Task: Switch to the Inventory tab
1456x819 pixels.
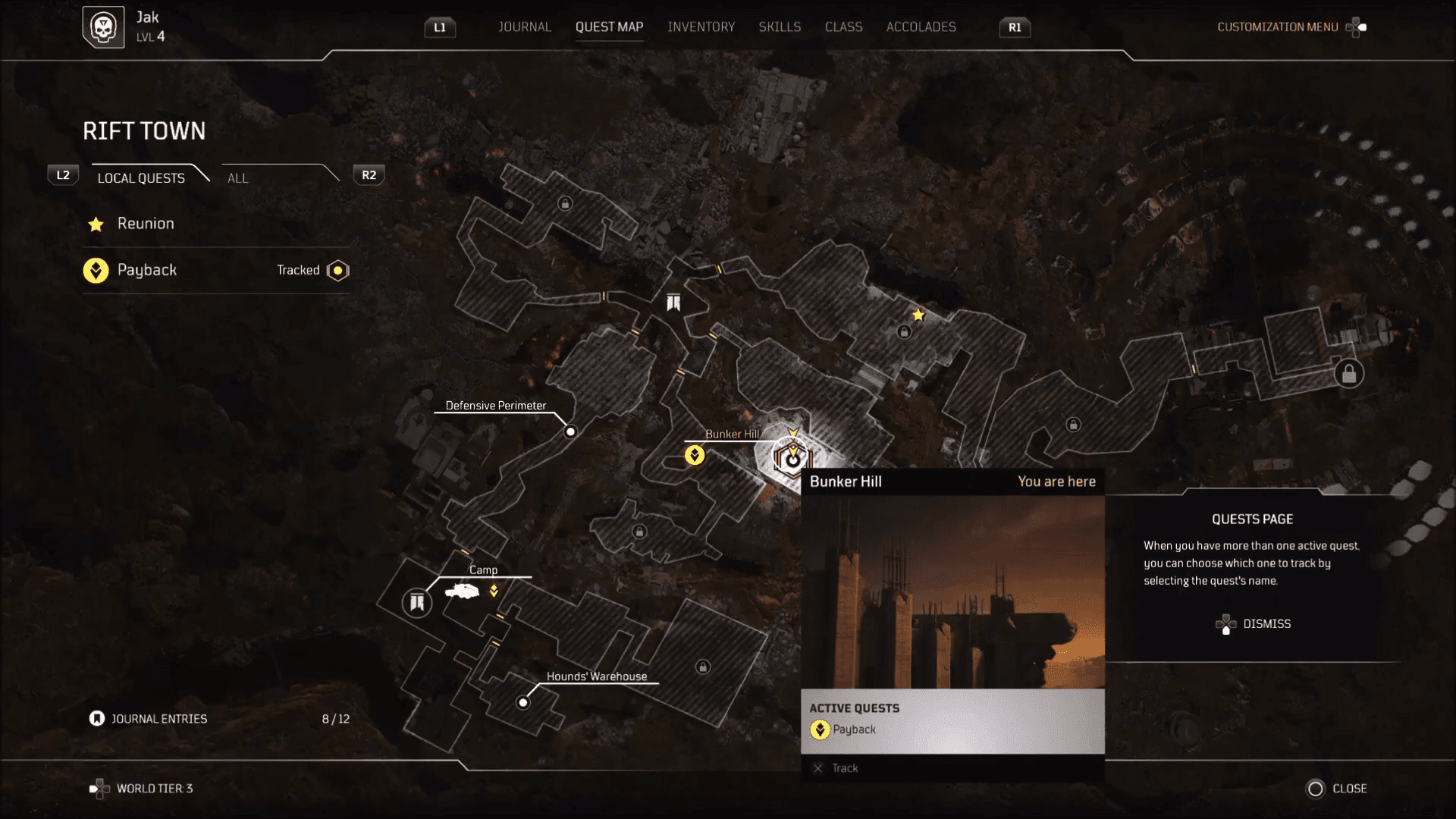Action: (x=701, y=27)
